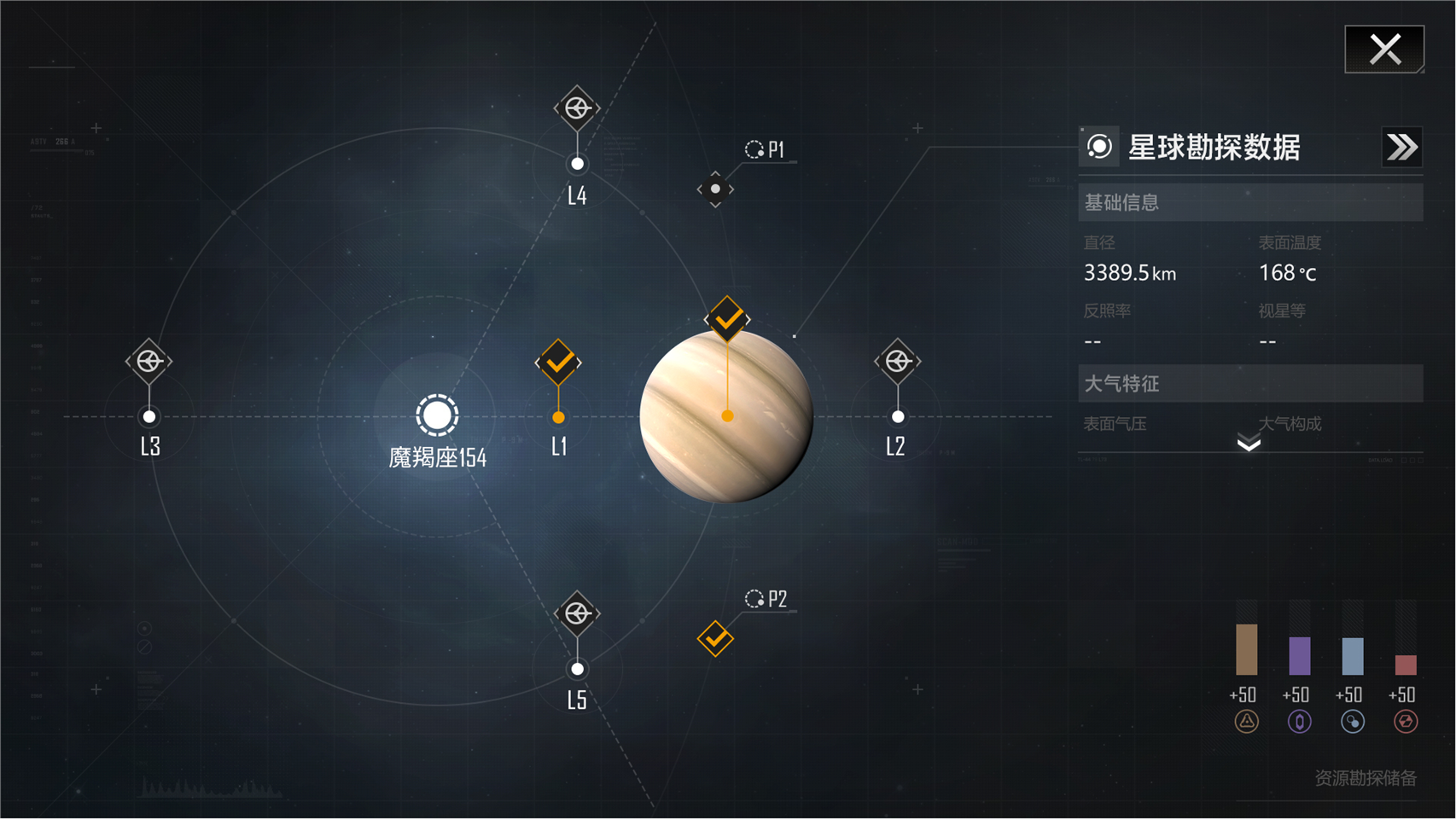Choose the completed L1 point marker

tap(558, 363)
